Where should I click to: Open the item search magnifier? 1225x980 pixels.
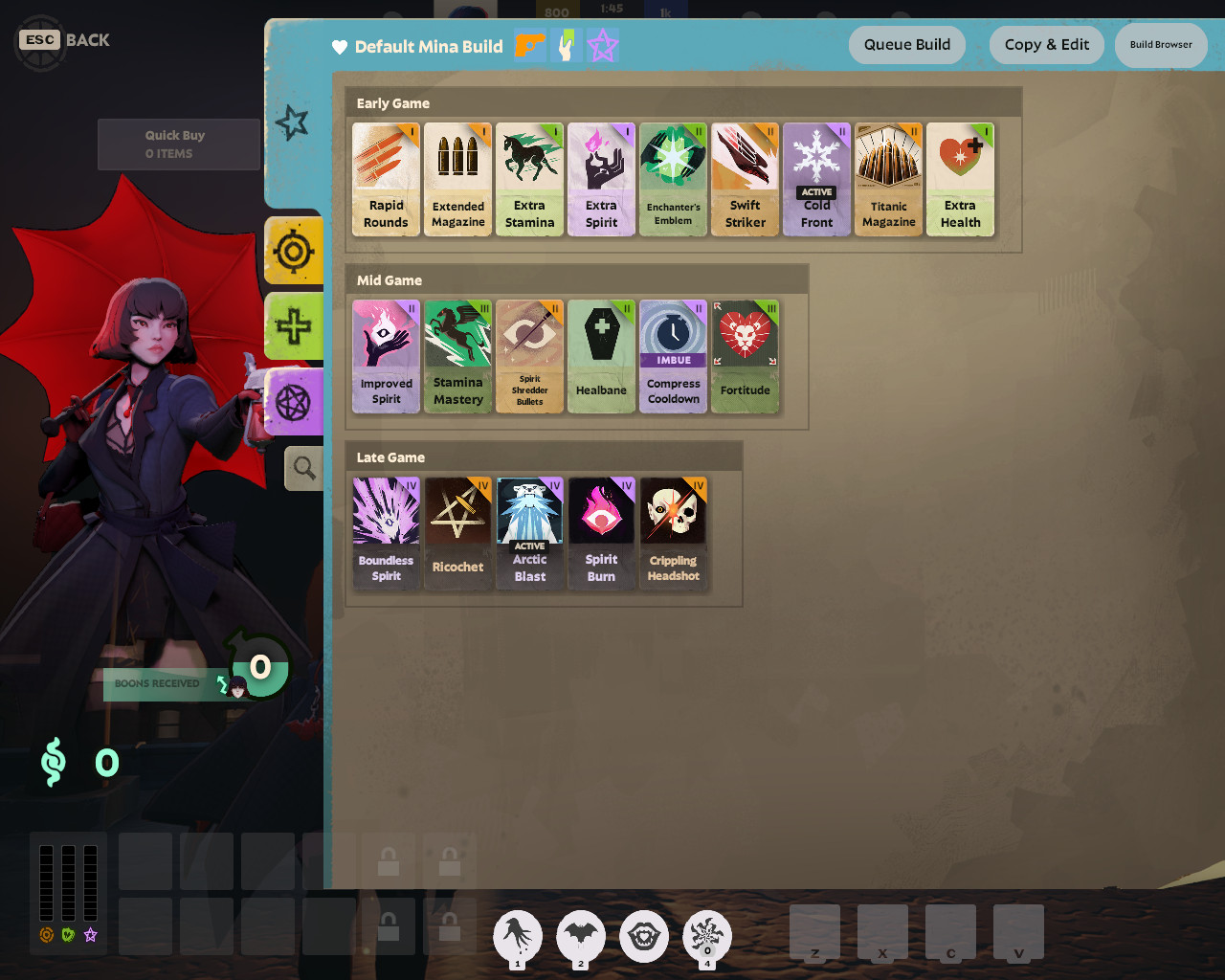(x=303, y=468)
